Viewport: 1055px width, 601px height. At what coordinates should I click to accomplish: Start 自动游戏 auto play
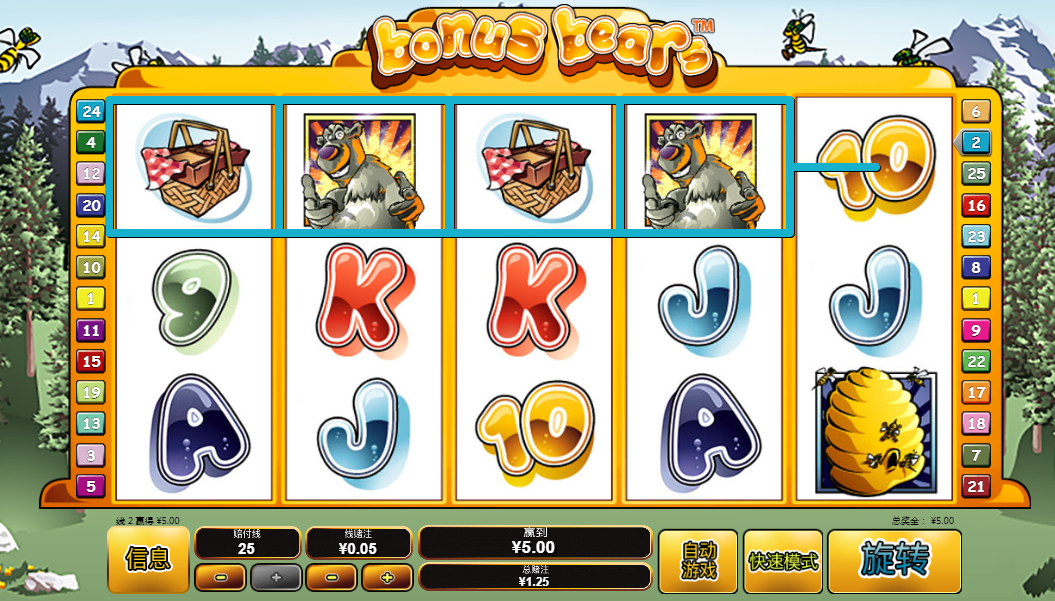(699, 560)
